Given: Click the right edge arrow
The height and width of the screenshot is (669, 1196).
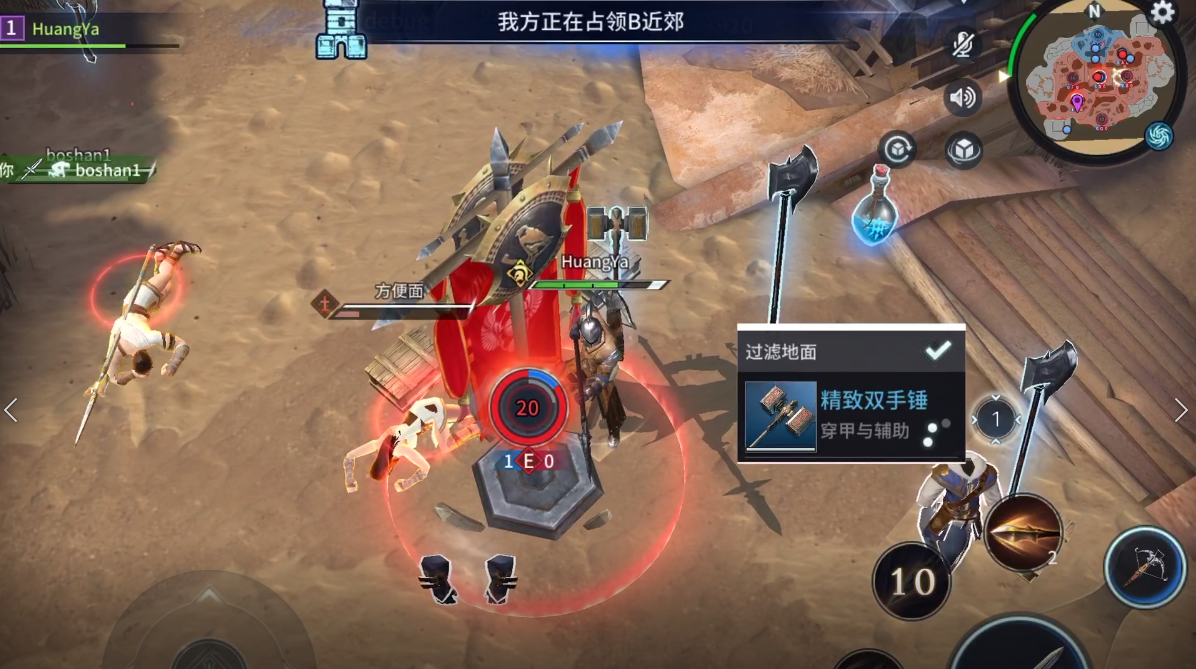Looking at the screenshot, I should (x=1181, y=410).
